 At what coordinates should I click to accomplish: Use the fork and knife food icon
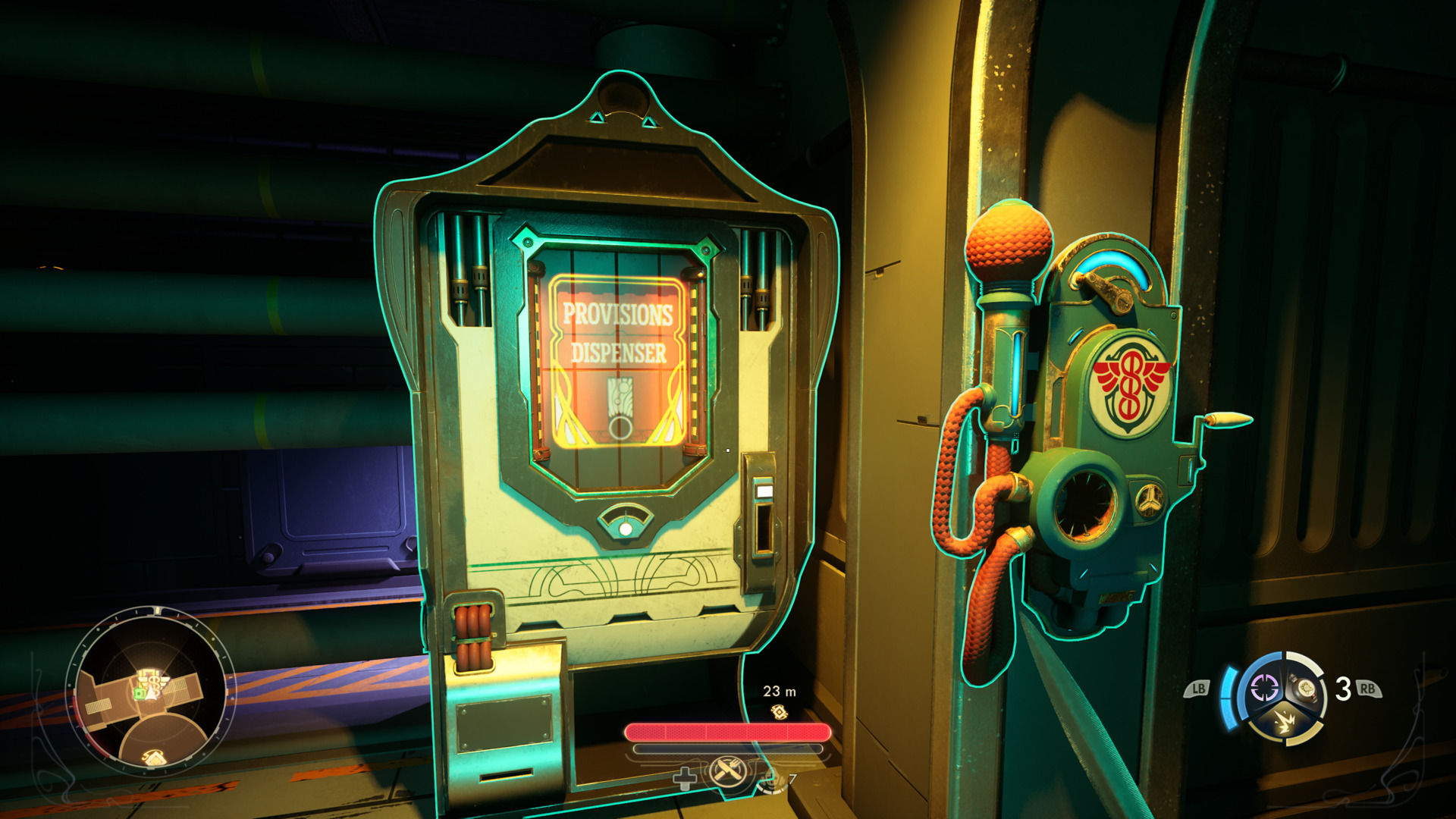click(726, 773)
